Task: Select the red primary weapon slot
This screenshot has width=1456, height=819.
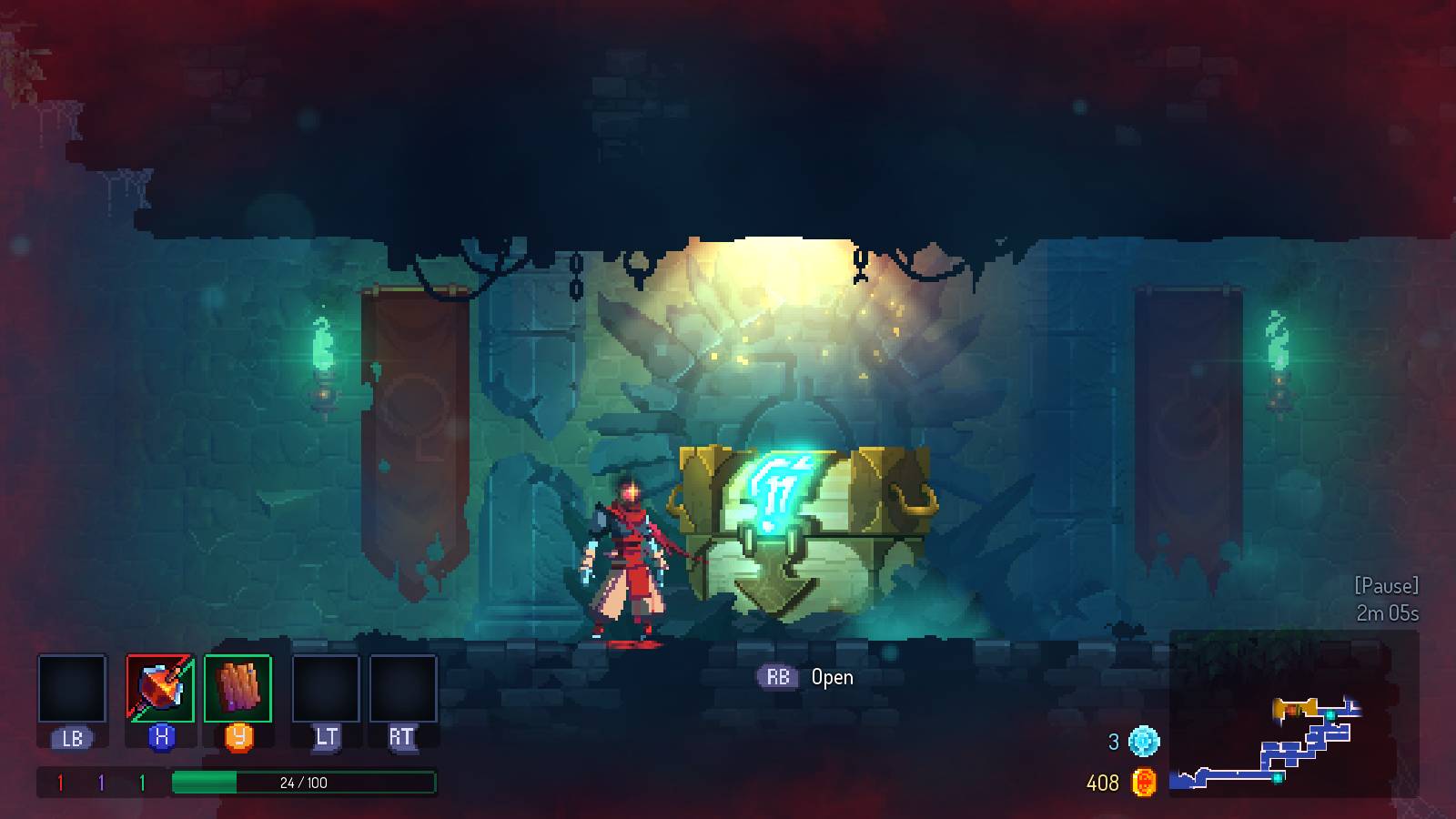Action: [160, 689]
